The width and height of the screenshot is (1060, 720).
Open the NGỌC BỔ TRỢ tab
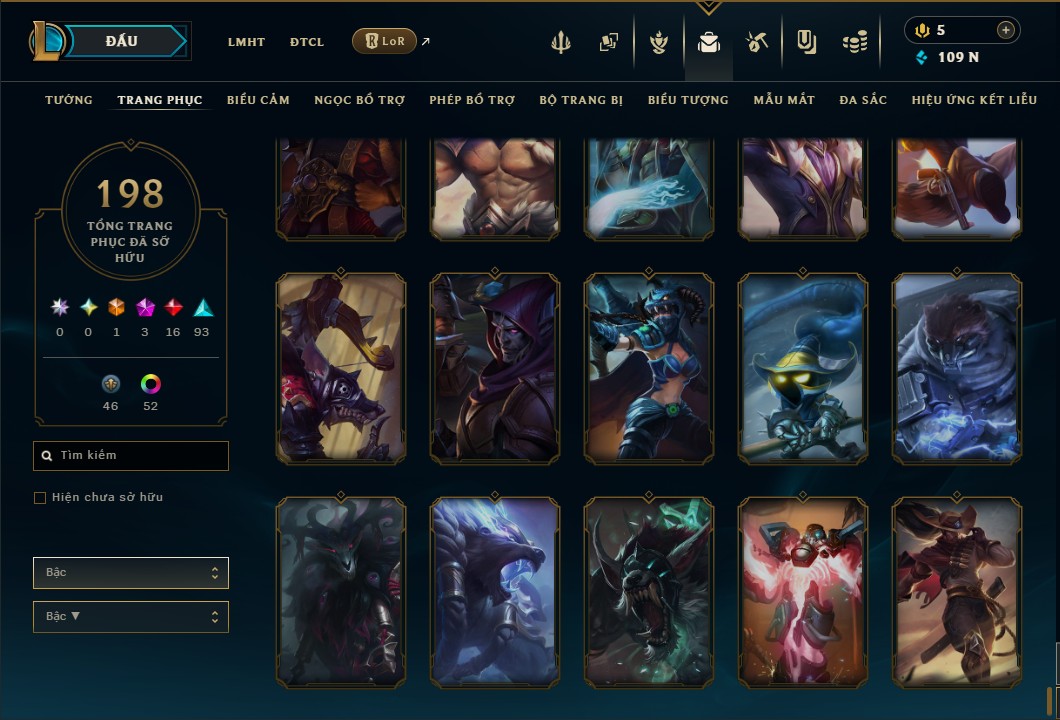(359, 100)
